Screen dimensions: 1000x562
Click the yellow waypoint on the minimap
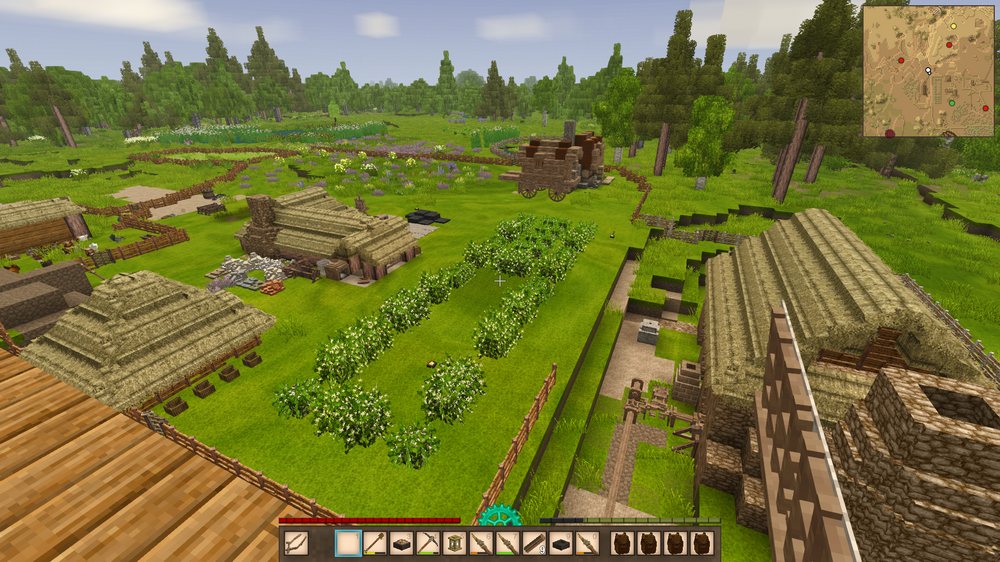pyautogui.click(x=953, y=26)
